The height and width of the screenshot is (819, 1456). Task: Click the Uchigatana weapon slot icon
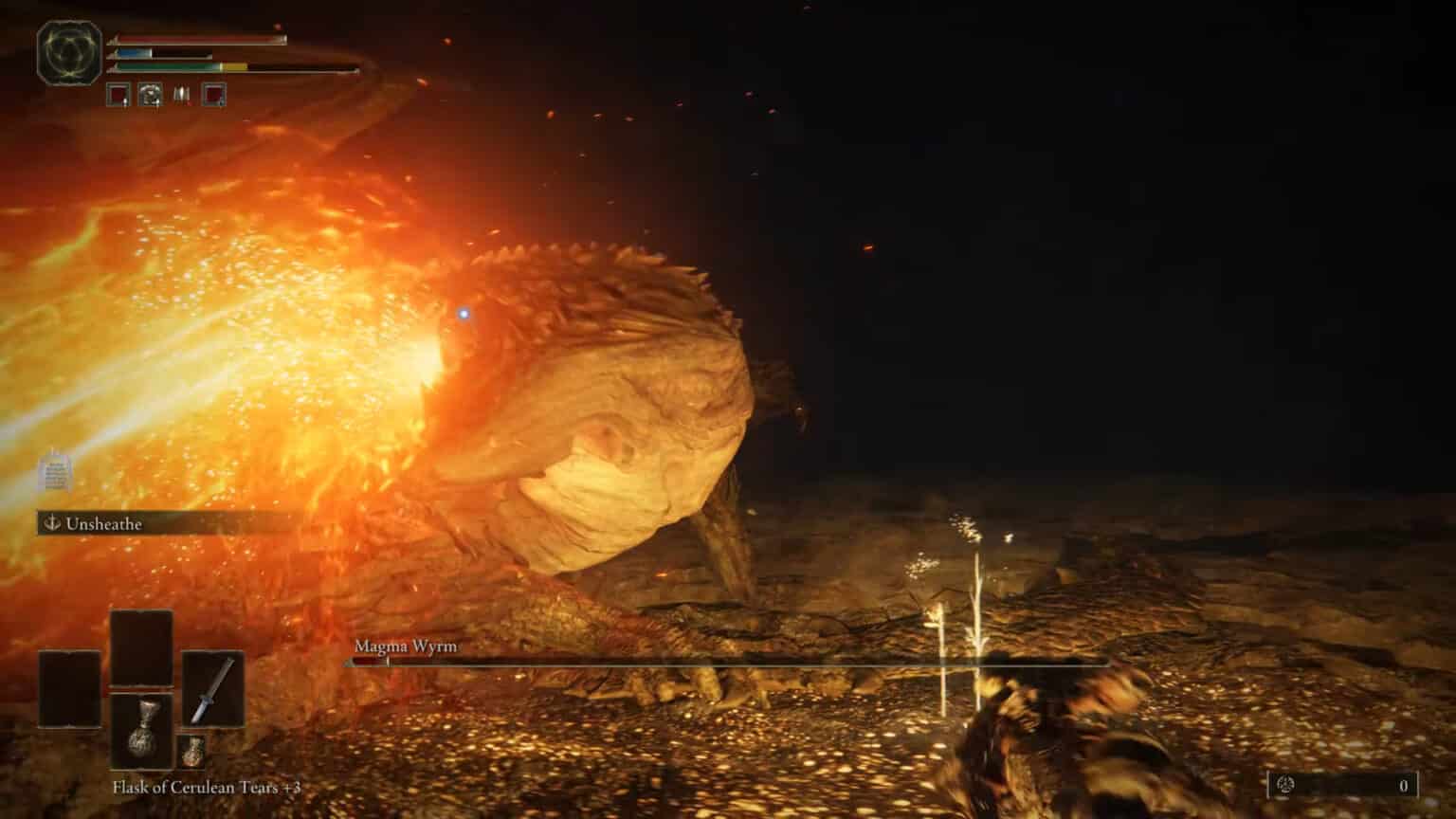coord(213,686)
